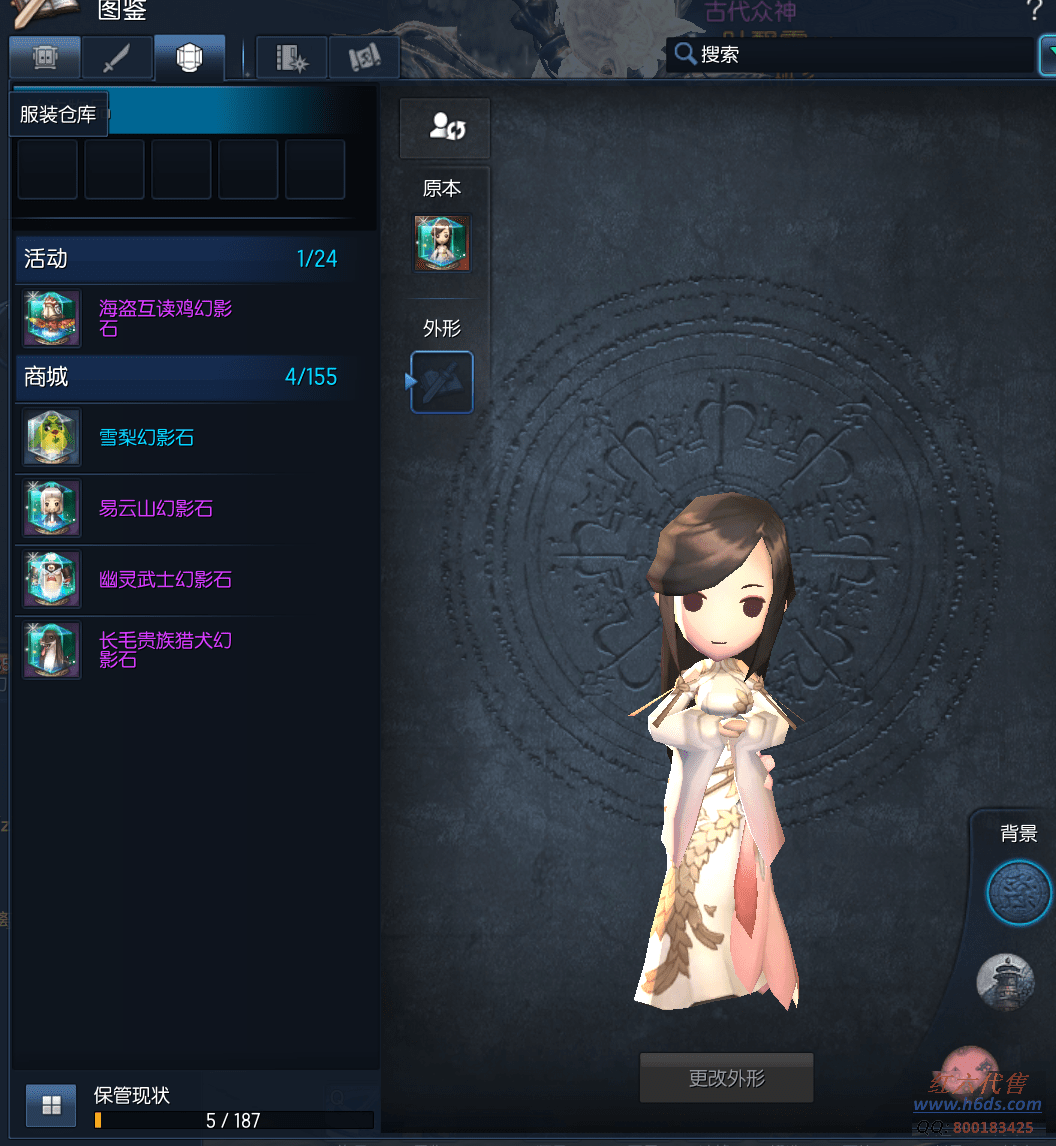1056x1146 pixels.
Task: Click the 更改外形 button
Action: pyautogui.click(x=726, y=1078)
